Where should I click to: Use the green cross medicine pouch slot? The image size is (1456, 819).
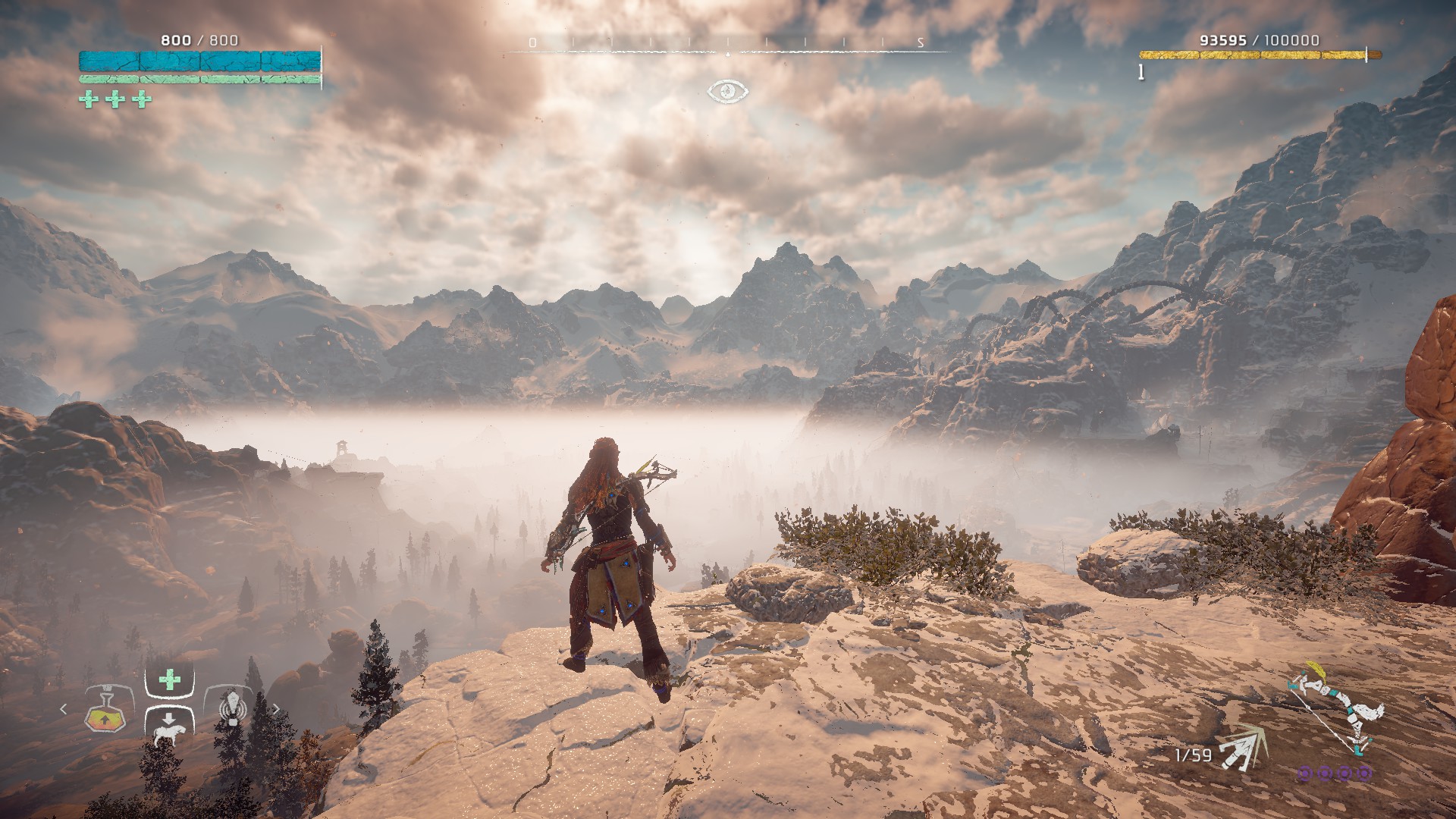tap(169, 680)
